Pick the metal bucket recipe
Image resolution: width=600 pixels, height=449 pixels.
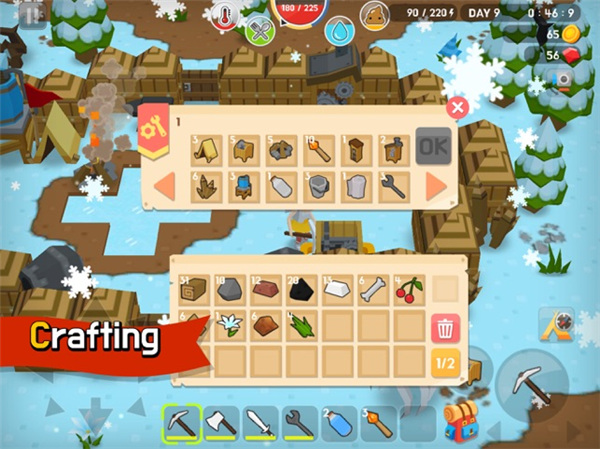point(319,186)
